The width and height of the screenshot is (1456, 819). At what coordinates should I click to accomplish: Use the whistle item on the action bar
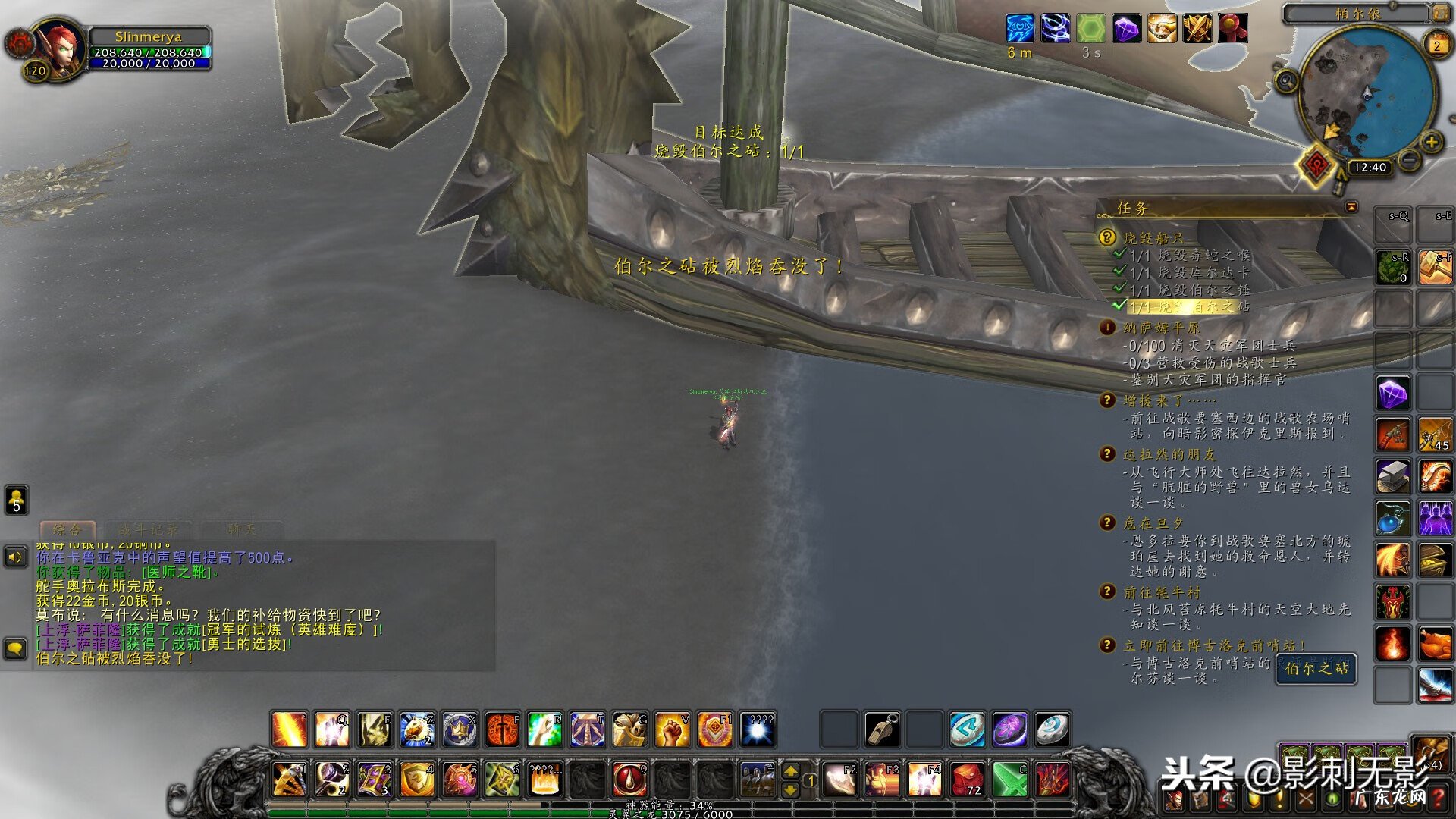tap(882, 730)
